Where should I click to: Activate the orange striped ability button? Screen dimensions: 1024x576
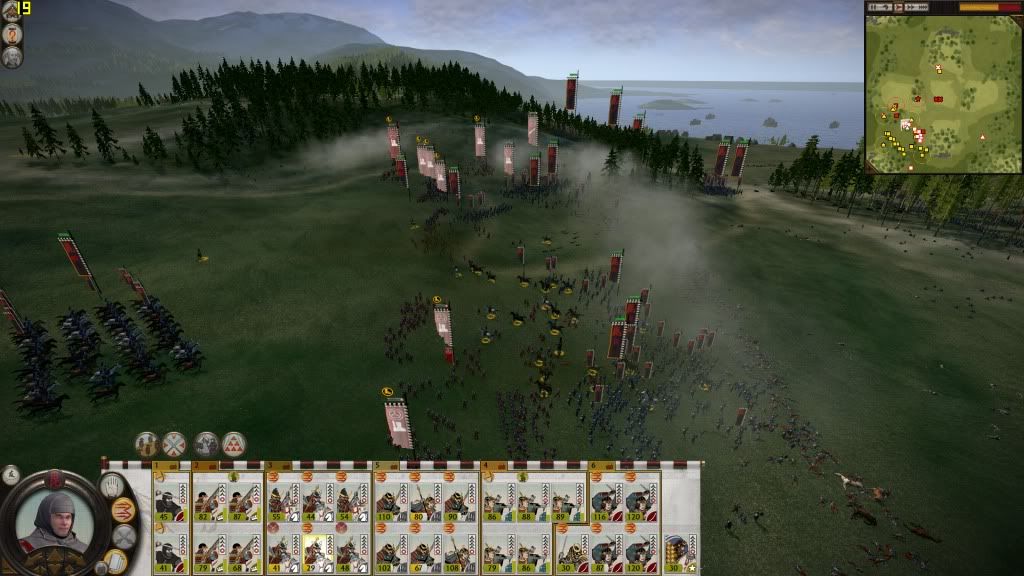(x=124, y=511)
